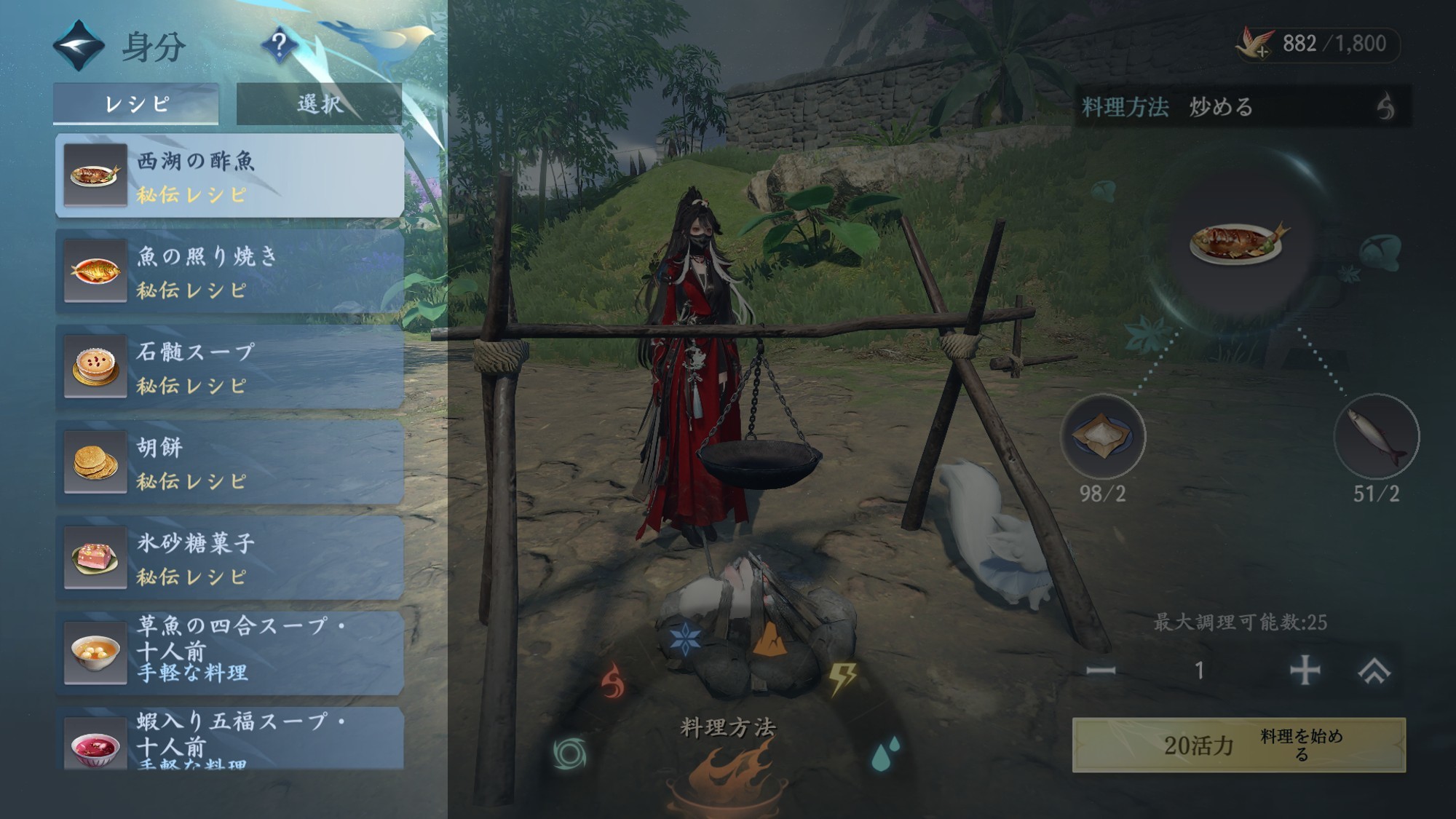1456x819 pixels.
Task: Choose the 氷砂糖菓子 recipe
Action: pyautogui.click(x=230, y=558)
